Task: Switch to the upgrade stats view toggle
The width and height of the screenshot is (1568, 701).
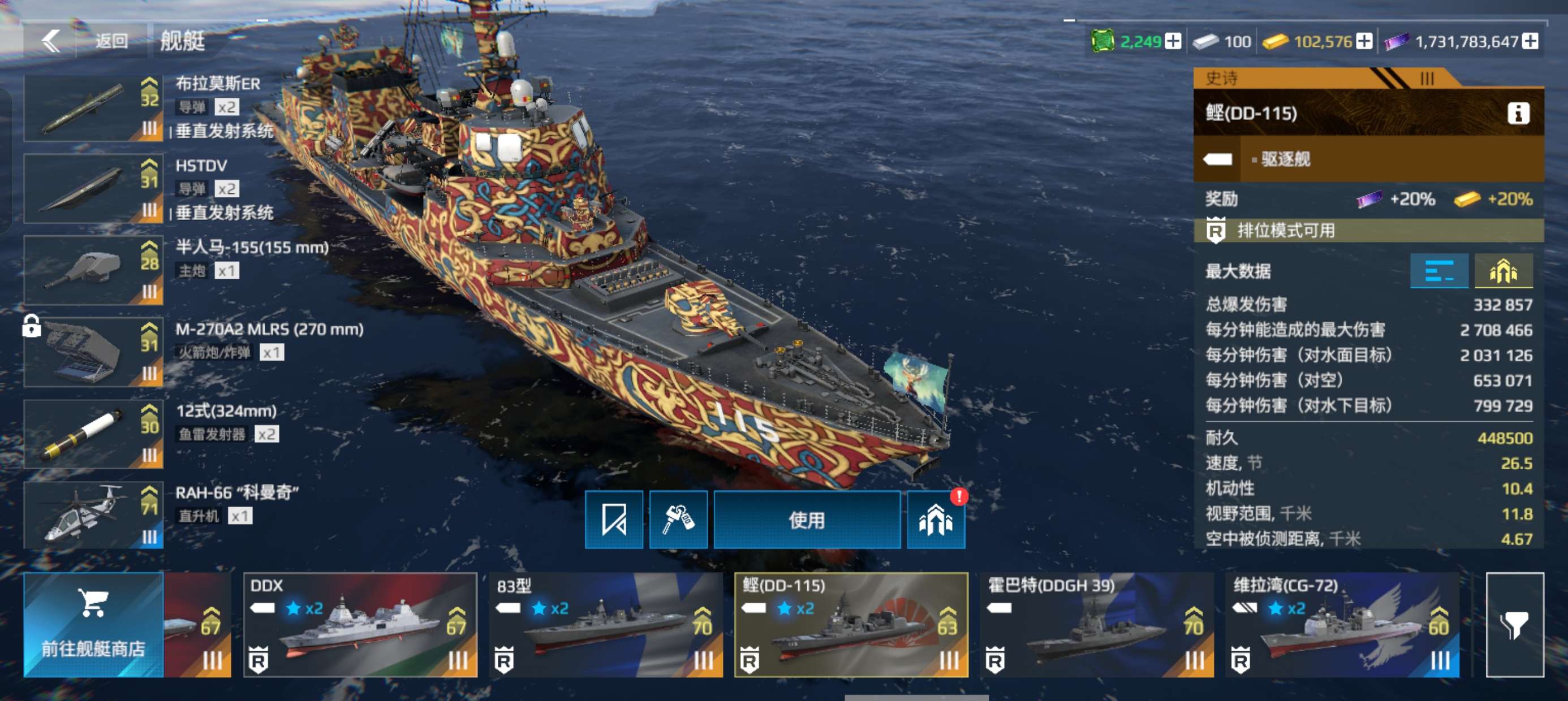Action: pos(1503,271)
